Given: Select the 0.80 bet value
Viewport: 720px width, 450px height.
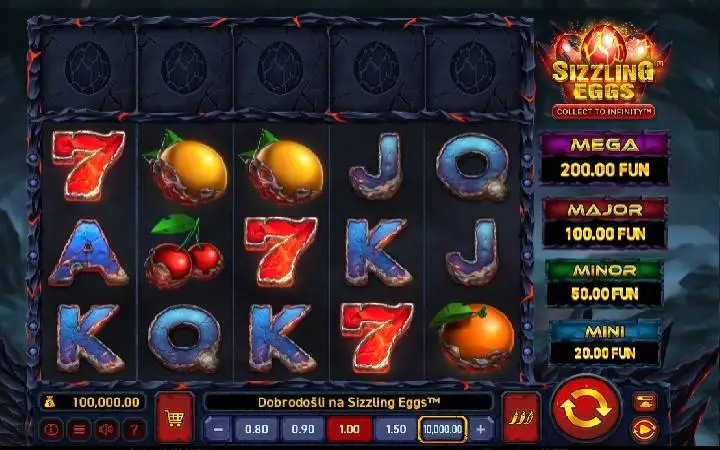Looking at the screenshot, I should point(257,429).
